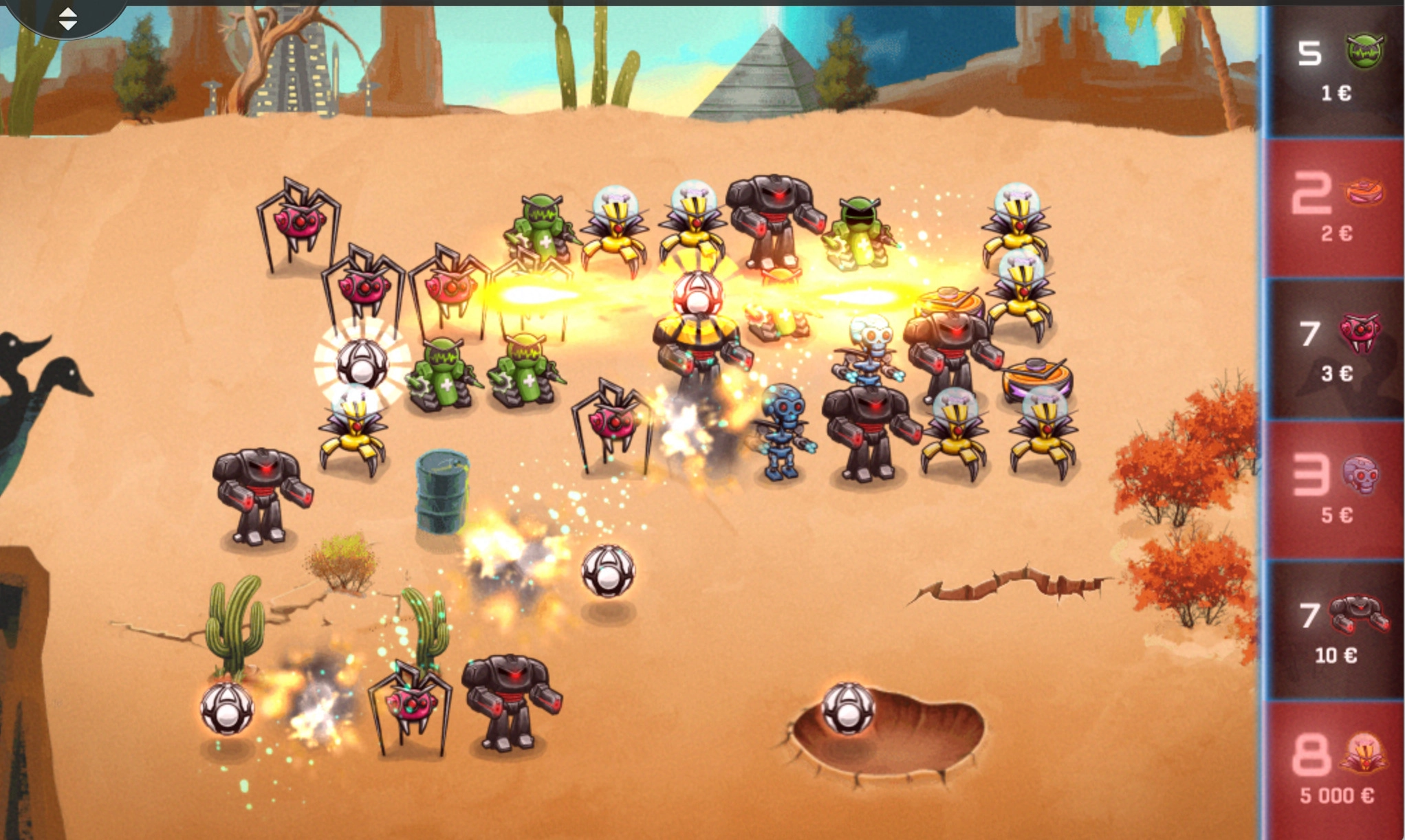Screen dimensions: 1405x840
Task: Toggle the up-down arrow button
Action: tap(67, 19)
